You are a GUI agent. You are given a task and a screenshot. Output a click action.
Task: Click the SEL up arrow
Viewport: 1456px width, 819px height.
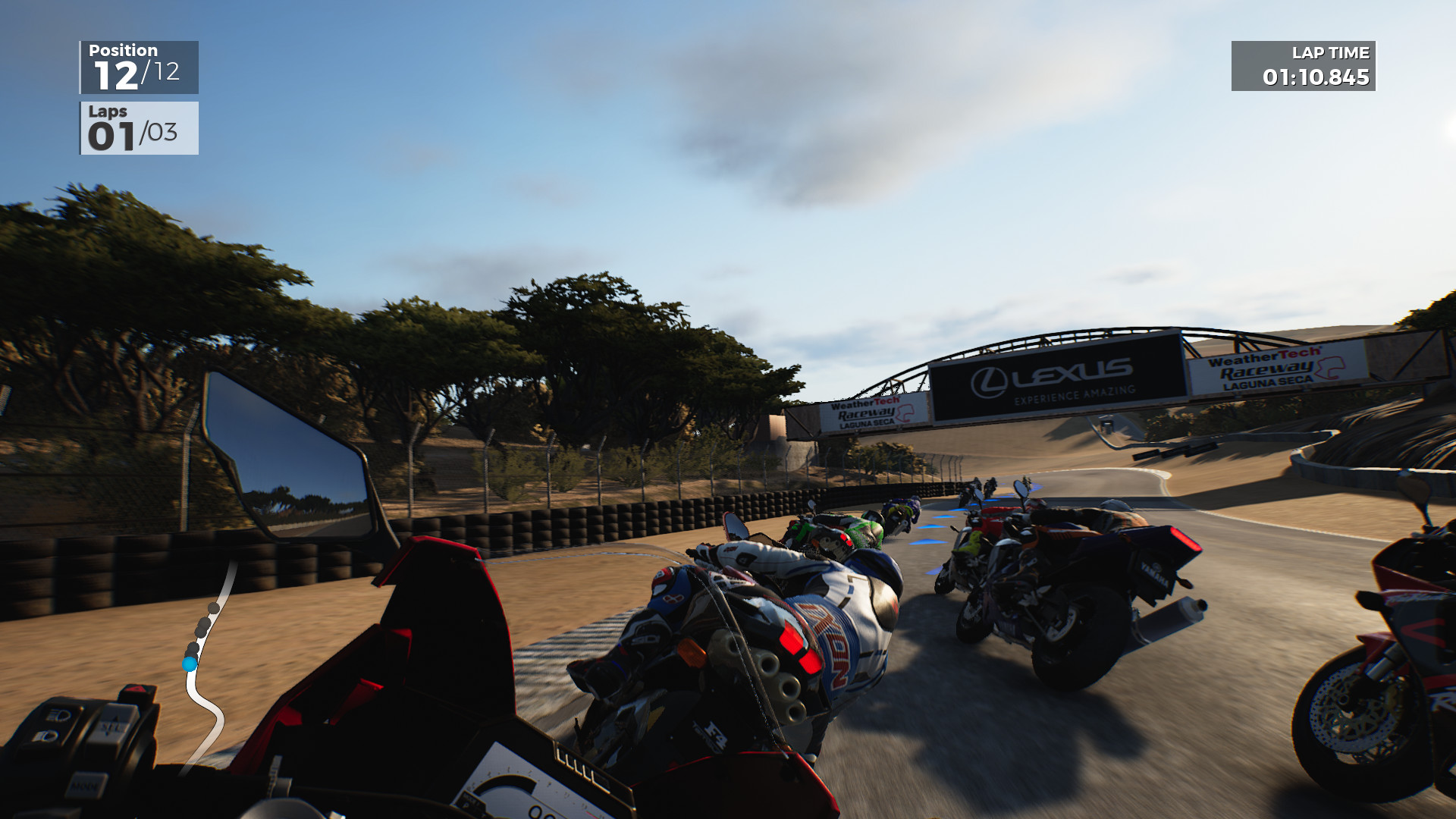coord(115,719)
